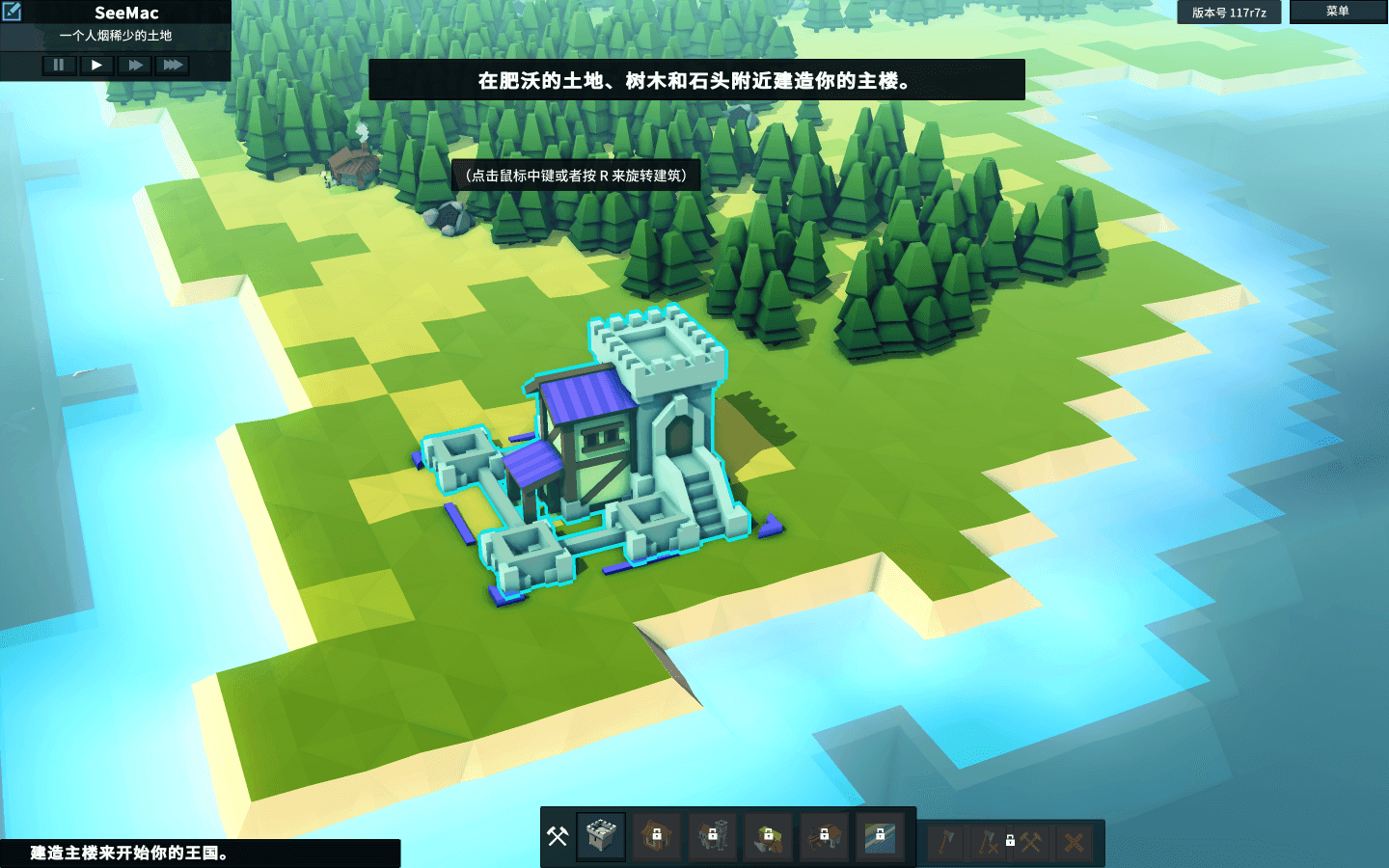Viewport: 1389px width, 868px height.
Task: Choose the crossed pickaxes tool
Action: click(1031, 842)
